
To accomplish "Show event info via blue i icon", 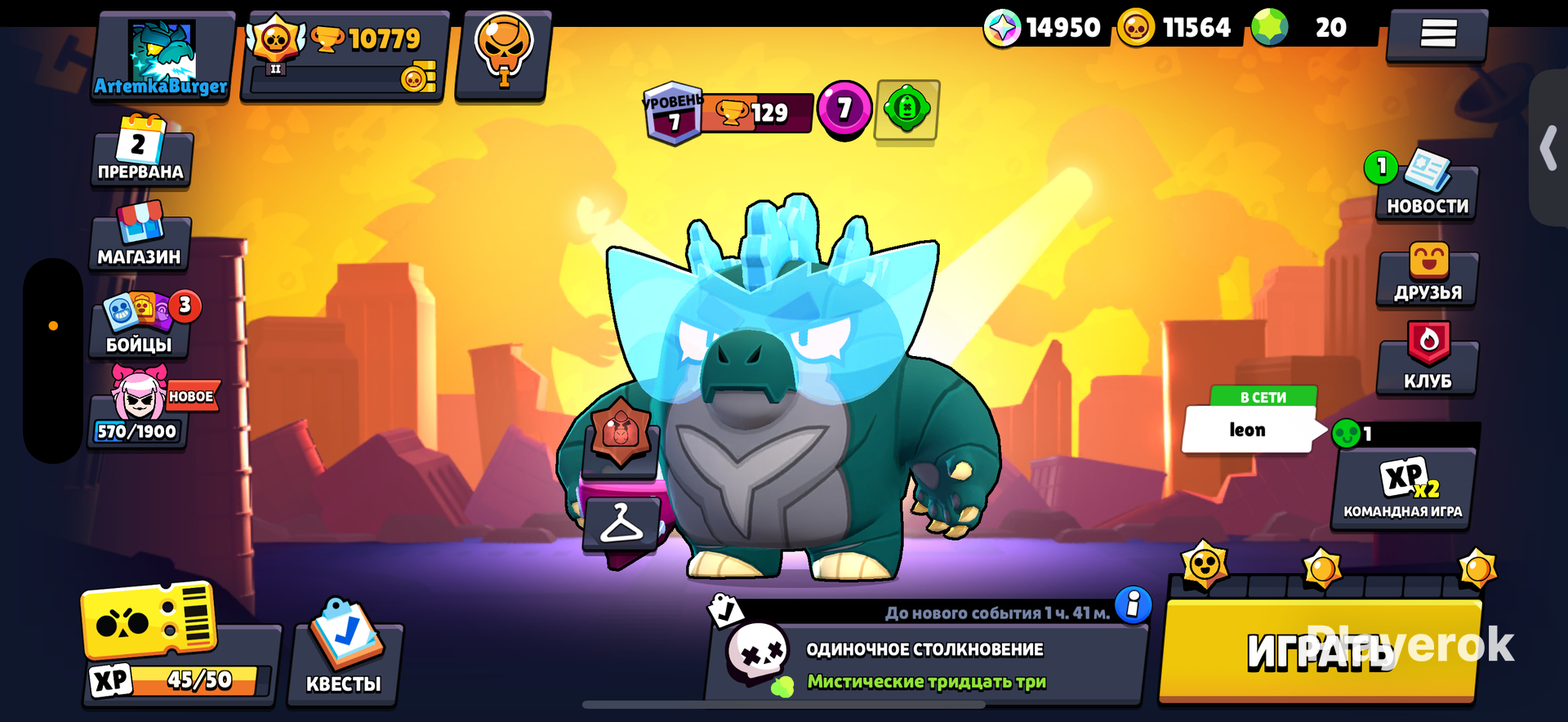I will pyautogui.click(x=1133, y=605).
